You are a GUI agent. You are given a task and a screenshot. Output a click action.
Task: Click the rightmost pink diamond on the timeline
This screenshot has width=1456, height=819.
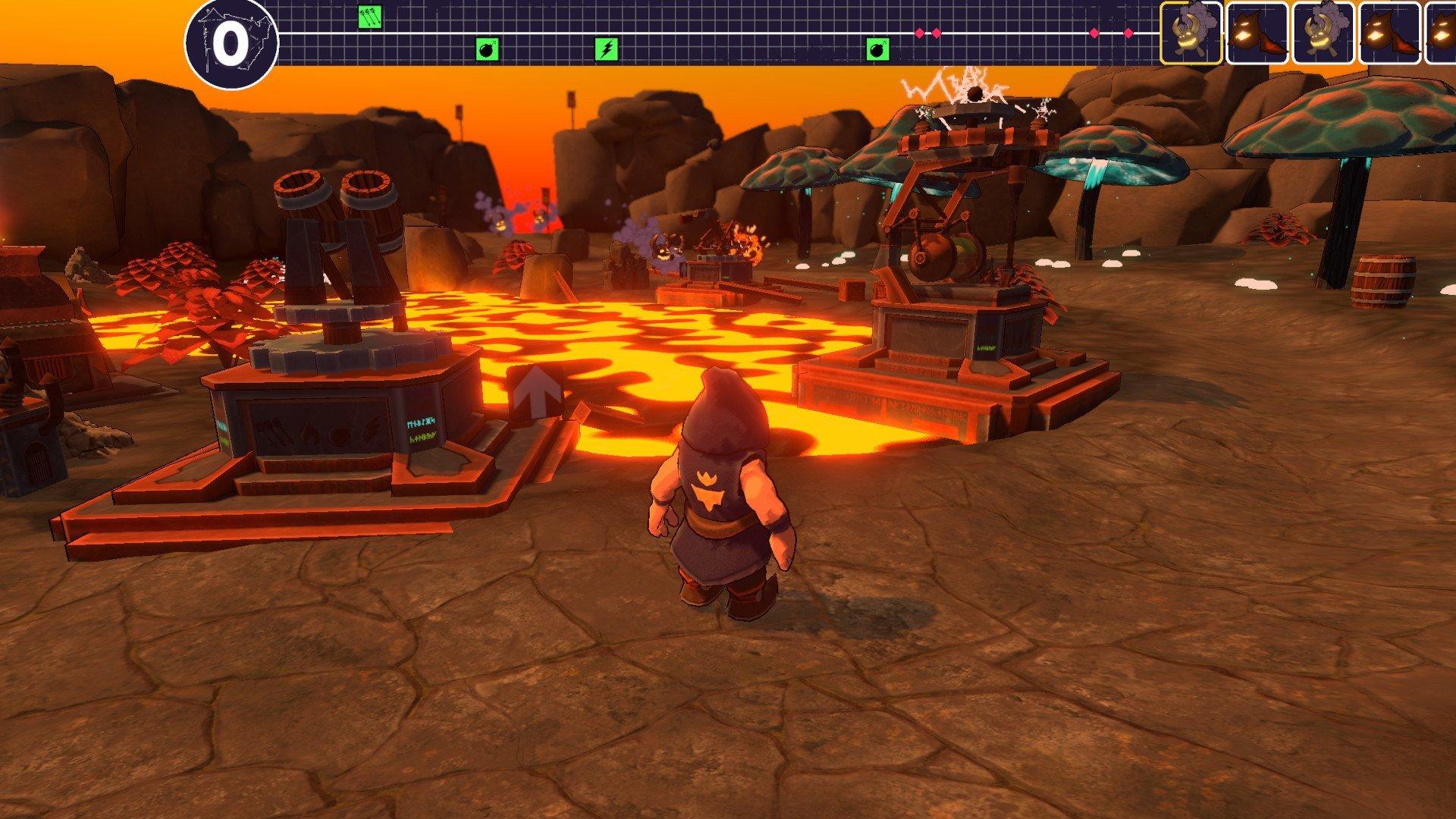coord(1128,33)
